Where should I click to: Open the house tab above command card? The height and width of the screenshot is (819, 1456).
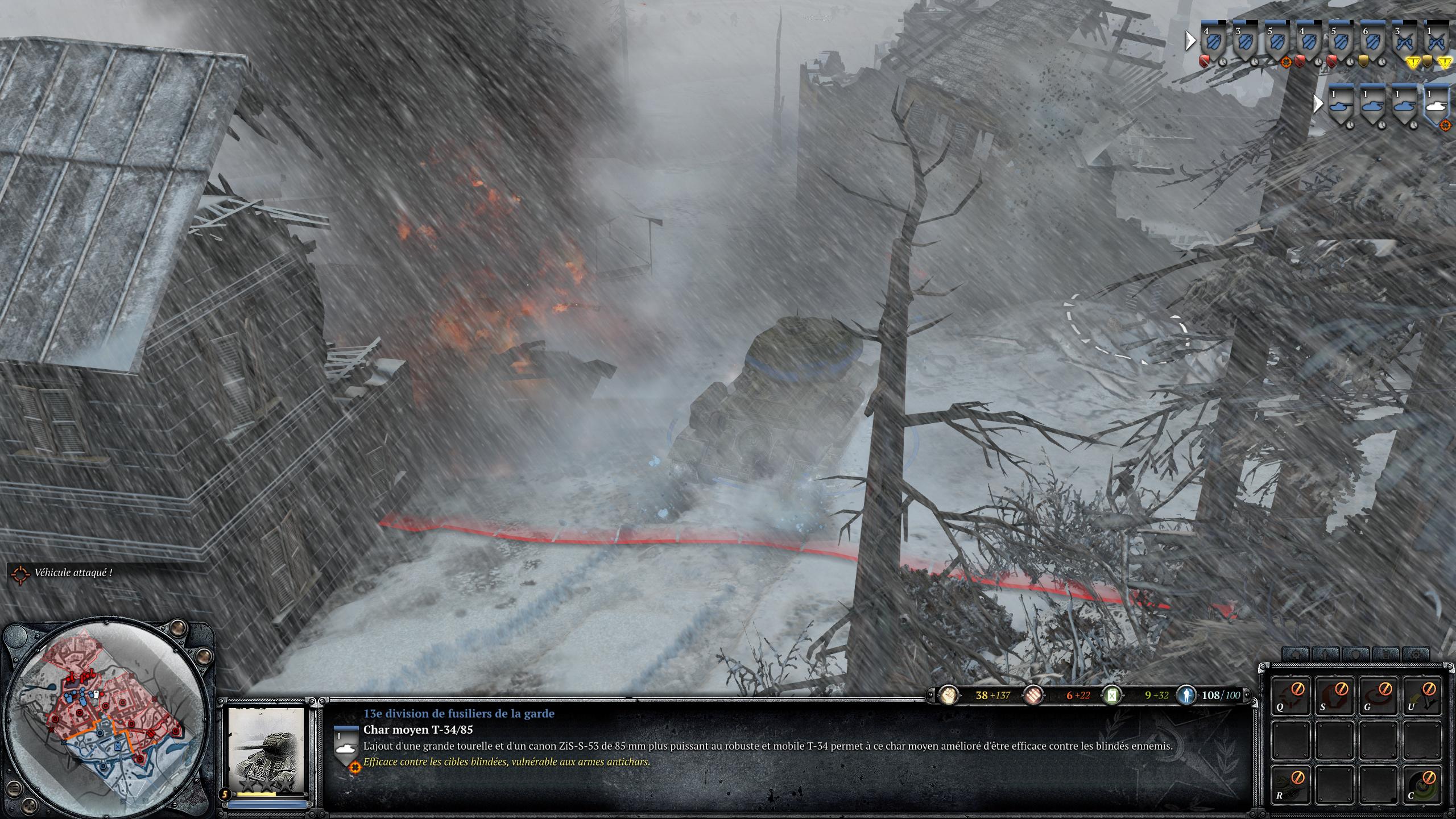[x=1296, y=654]
